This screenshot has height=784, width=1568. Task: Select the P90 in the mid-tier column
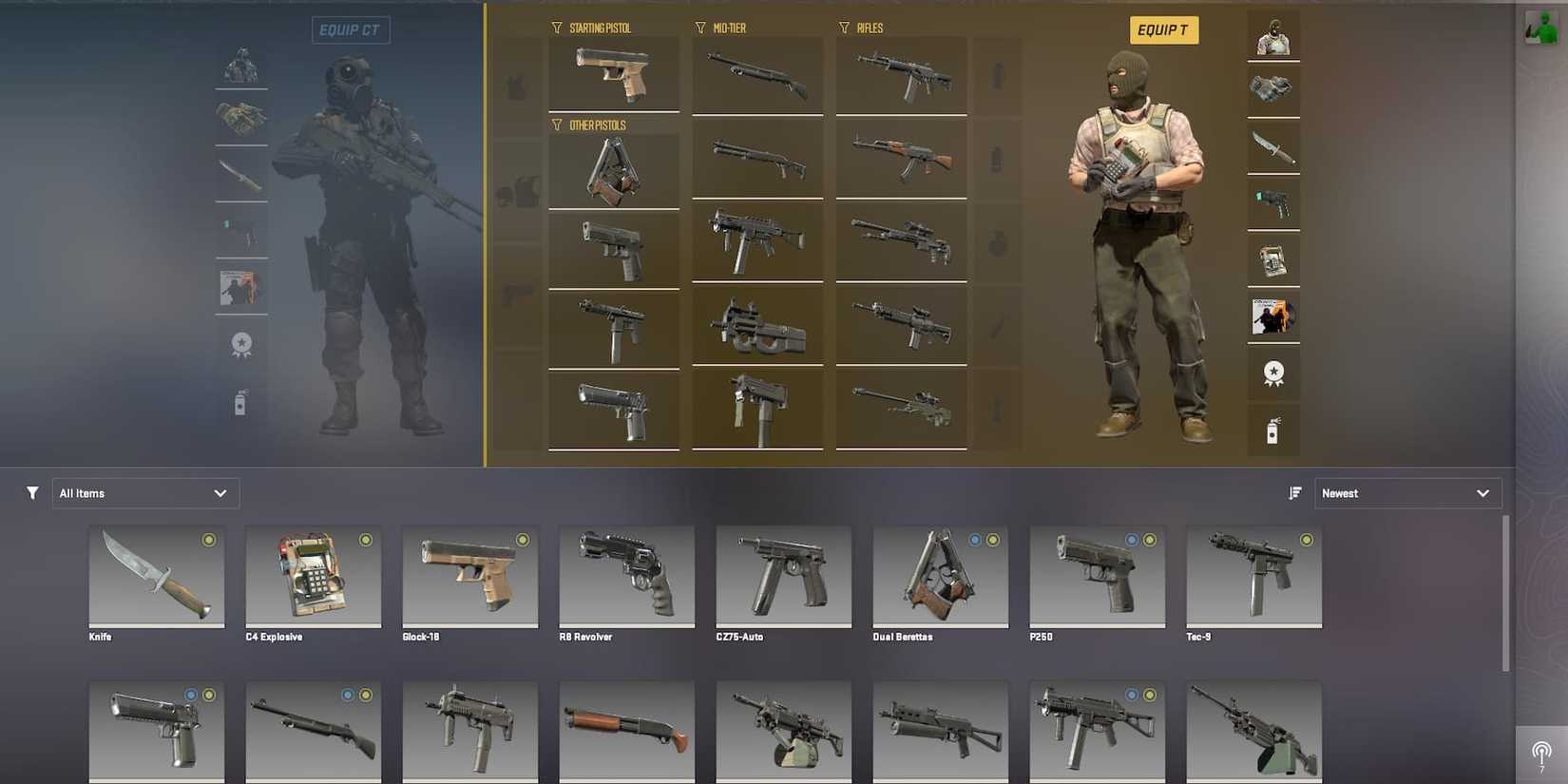point(757,328)
